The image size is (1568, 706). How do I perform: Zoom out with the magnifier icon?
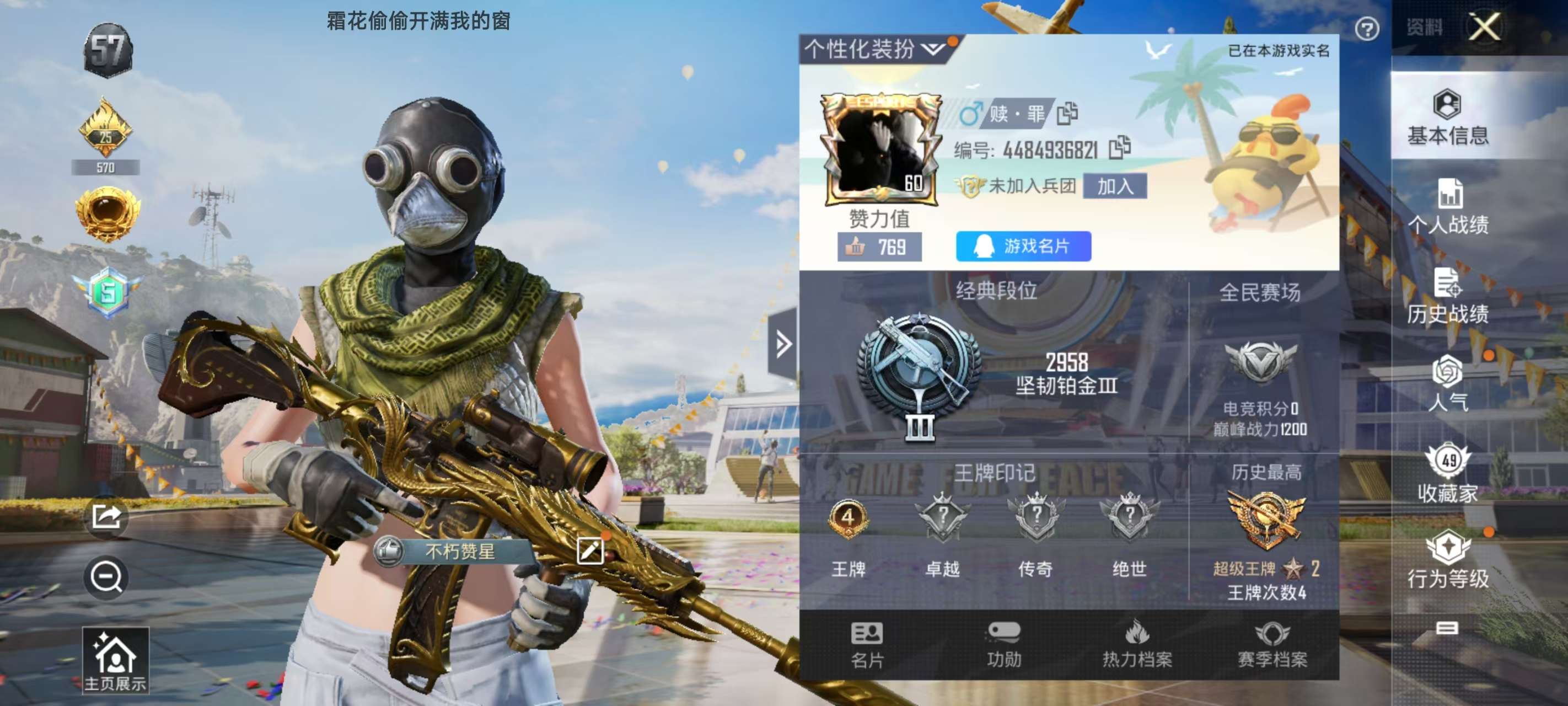click(x=106, y=576)
